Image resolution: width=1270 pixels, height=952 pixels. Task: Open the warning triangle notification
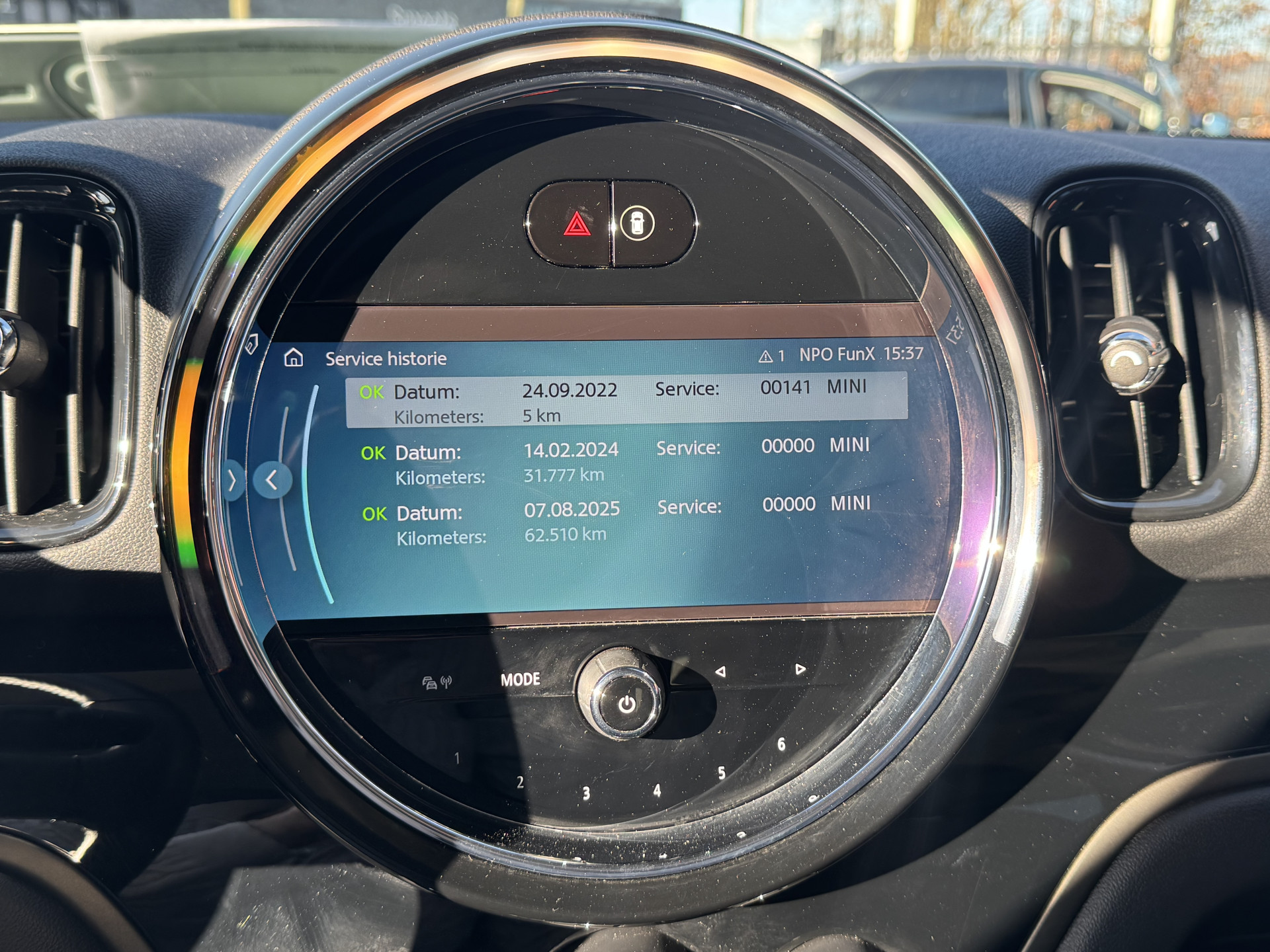(x=771, y=356)
